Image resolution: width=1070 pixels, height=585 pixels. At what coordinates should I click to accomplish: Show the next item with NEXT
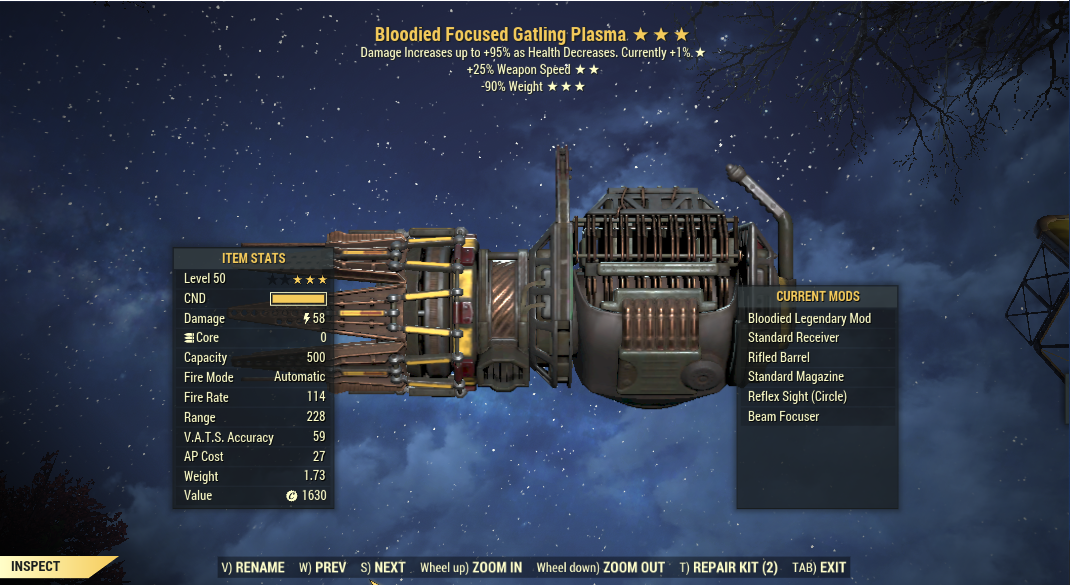[x=382, y=567]
